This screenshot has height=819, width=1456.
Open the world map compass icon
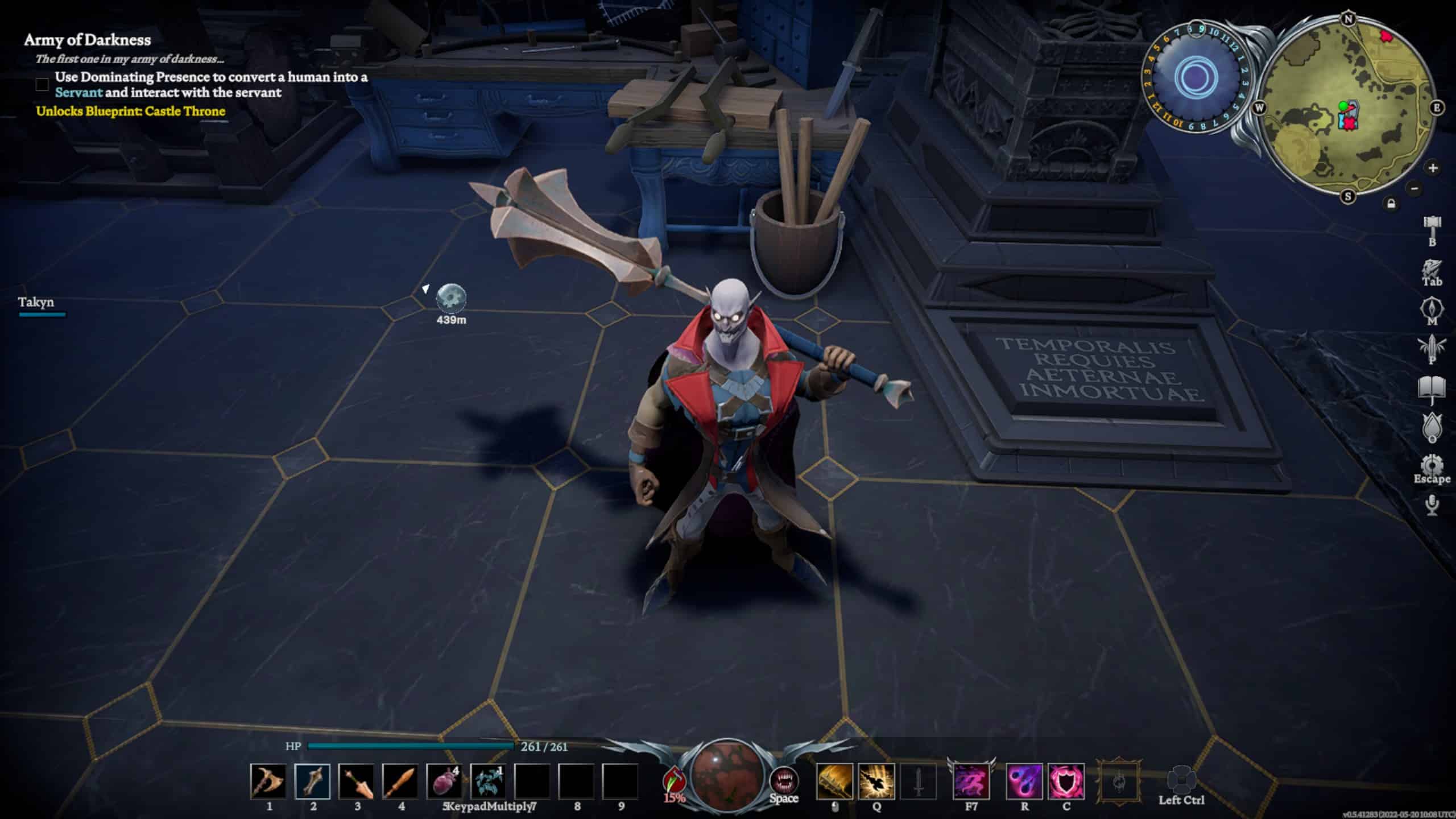click(x=1432, y=310)
